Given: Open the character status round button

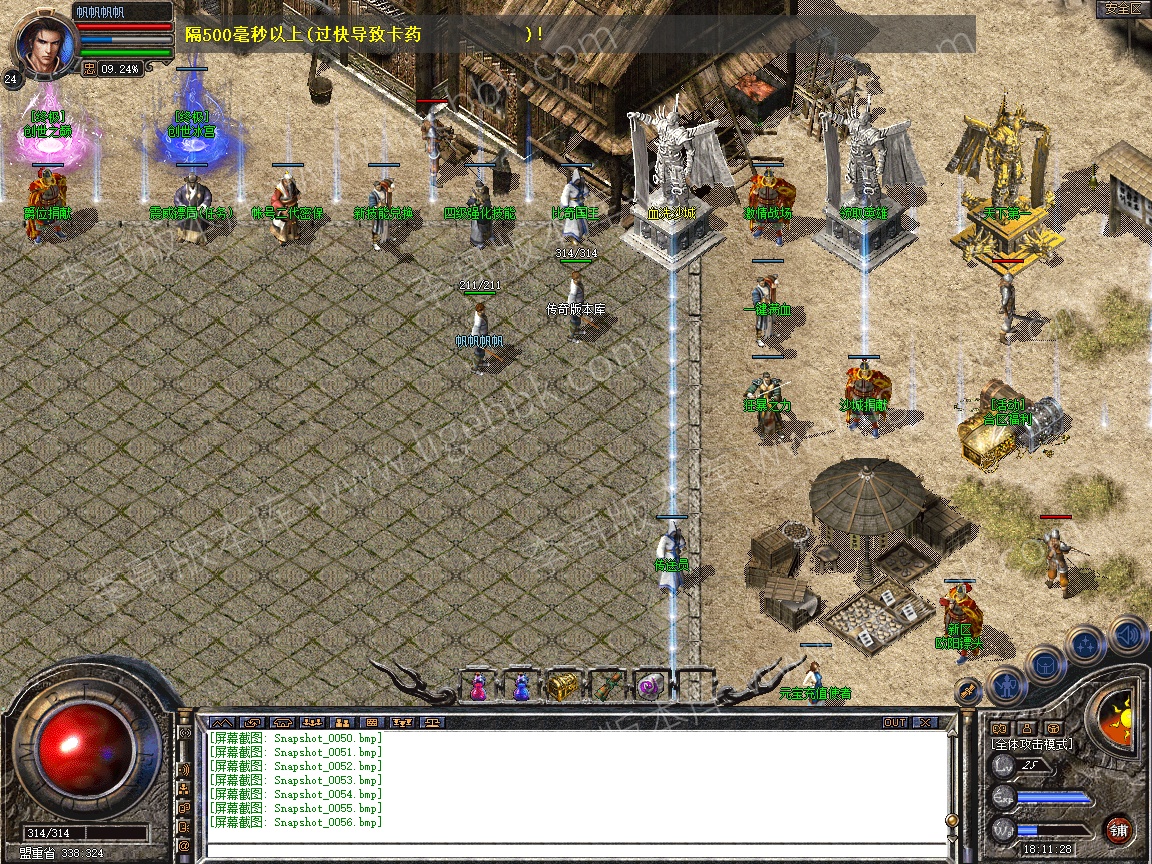Looking at the screenshot, I should [x=1006, y=684].
